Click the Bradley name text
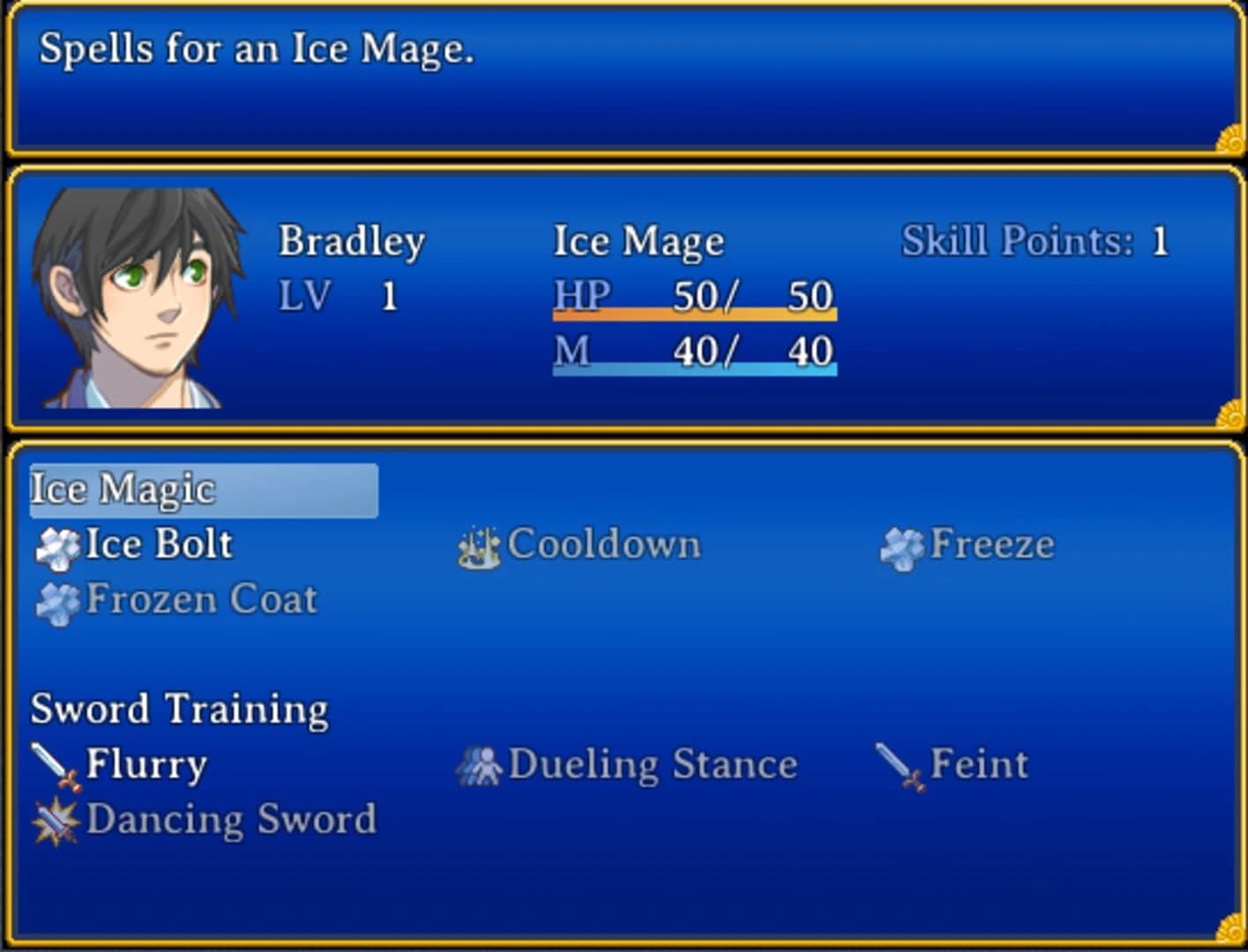The image size is (1248, 952). tap(352, 239)
